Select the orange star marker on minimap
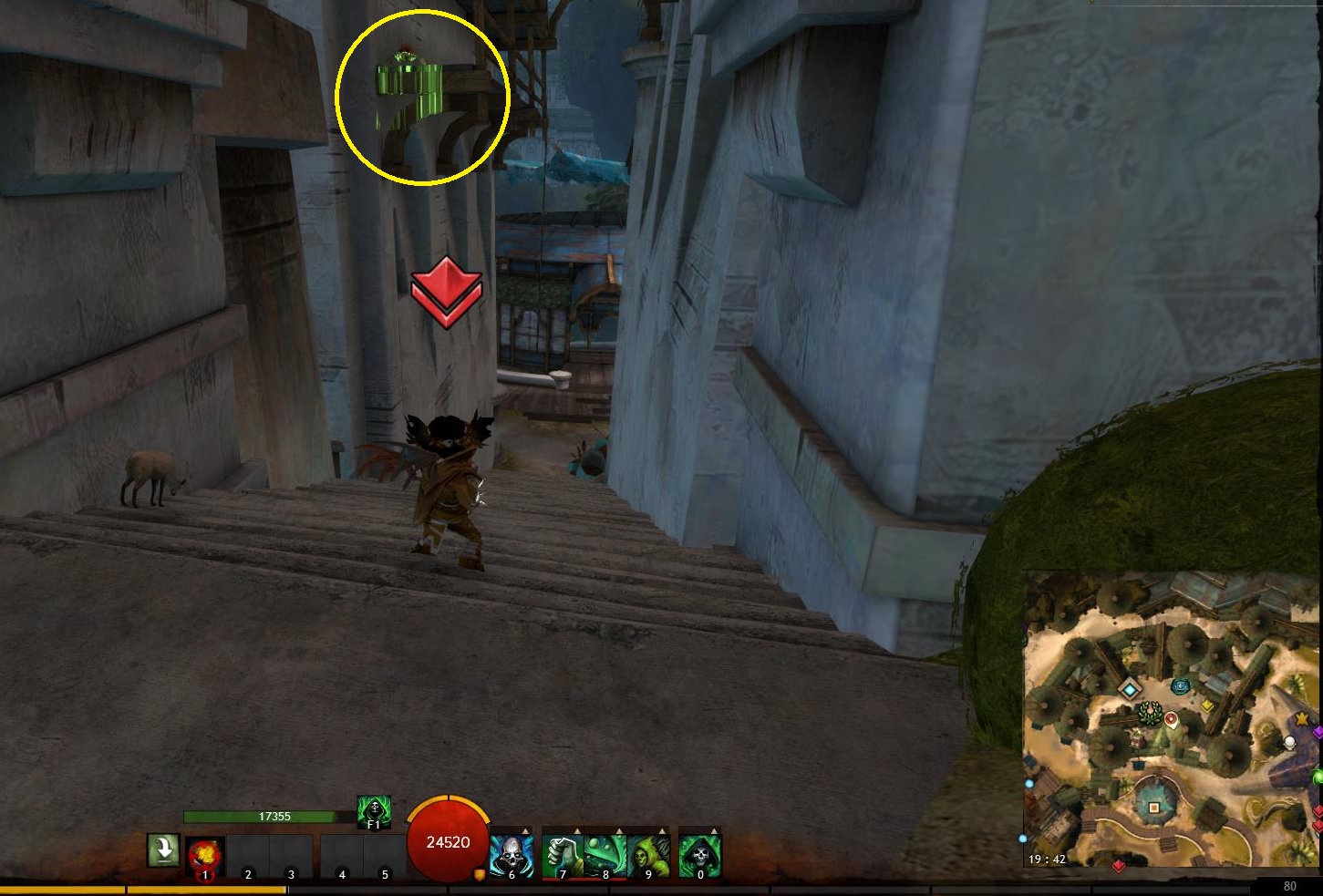Image resolution: width=1323 pixels, height=896 pixels. click(x=1302, y=720)
